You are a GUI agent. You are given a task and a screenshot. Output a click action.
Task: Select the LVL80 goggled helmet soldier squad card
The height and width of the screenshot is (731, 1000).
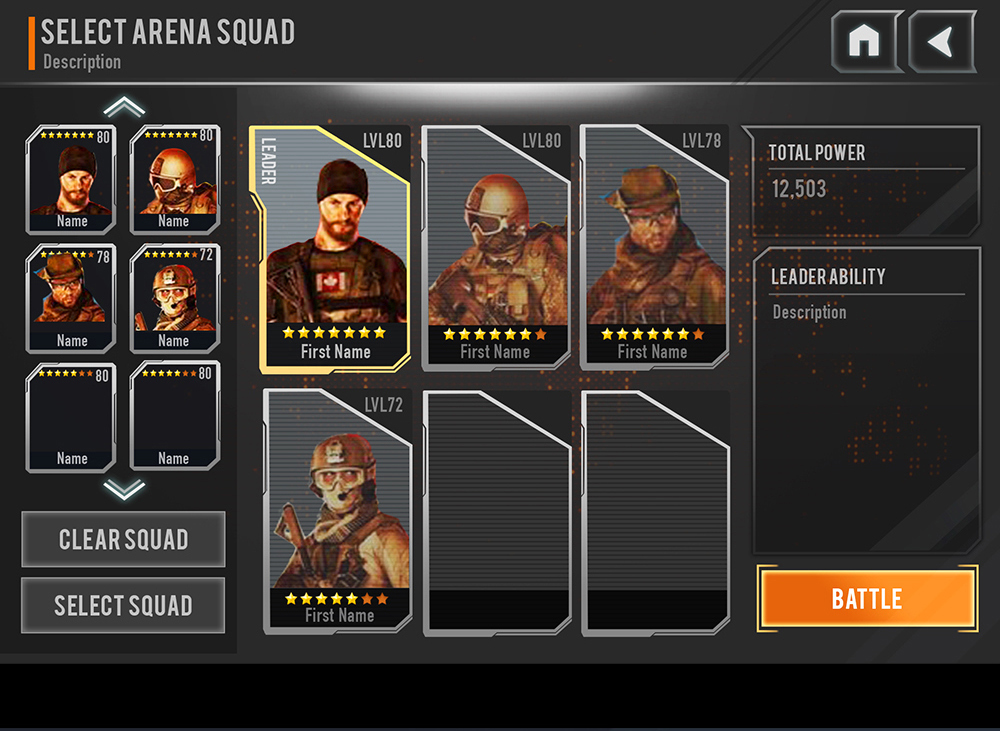tap(496, 247)
